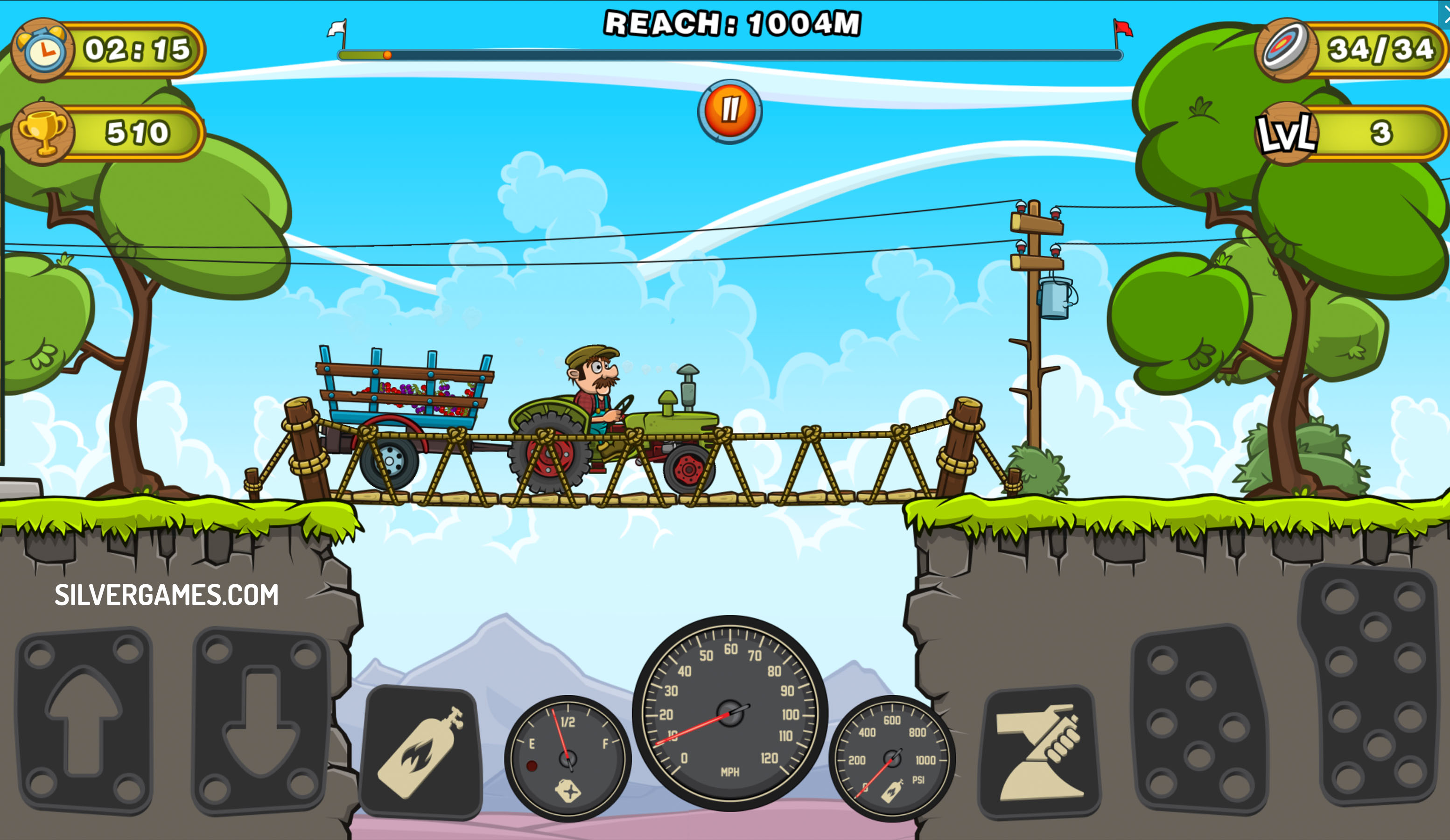Pull the handbrake lever button
The width and height of the screenshot is (1450, 840).
[x=1039, y=752]
